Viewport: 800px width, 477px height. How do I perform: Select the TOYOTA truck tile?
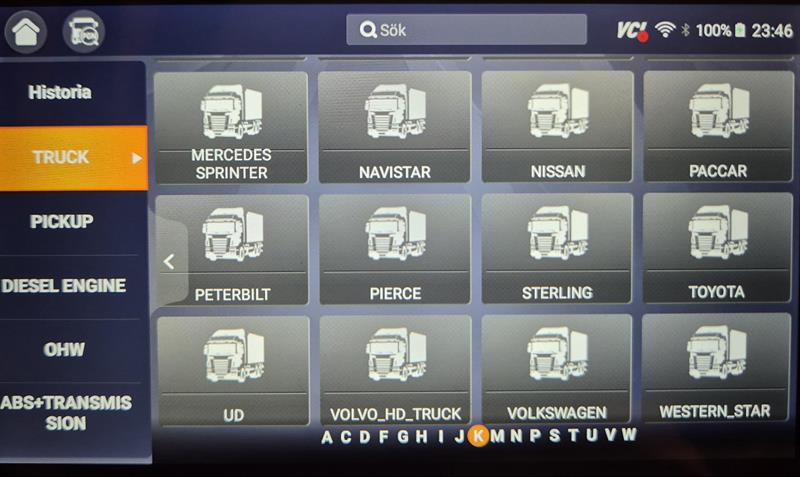coord(717,249)
